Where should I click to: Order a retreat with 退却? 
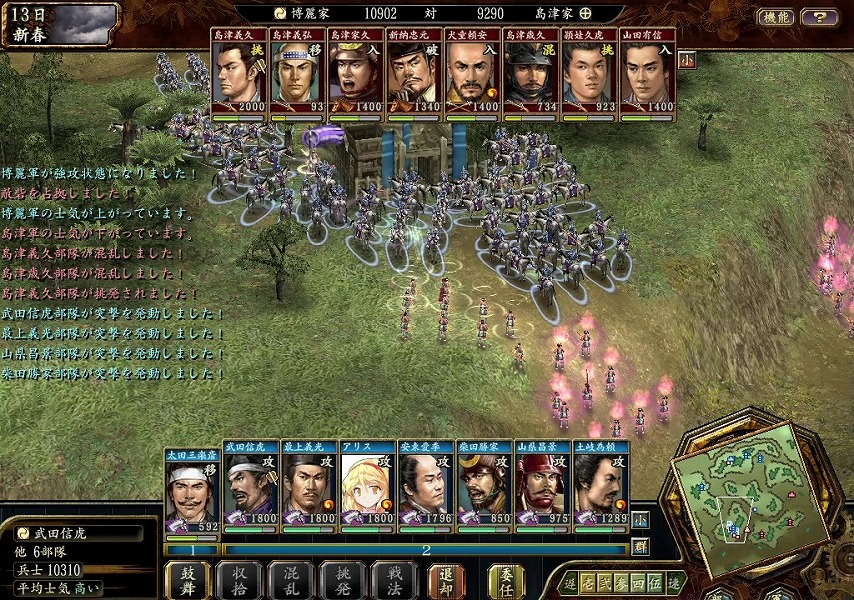point(446,580)
